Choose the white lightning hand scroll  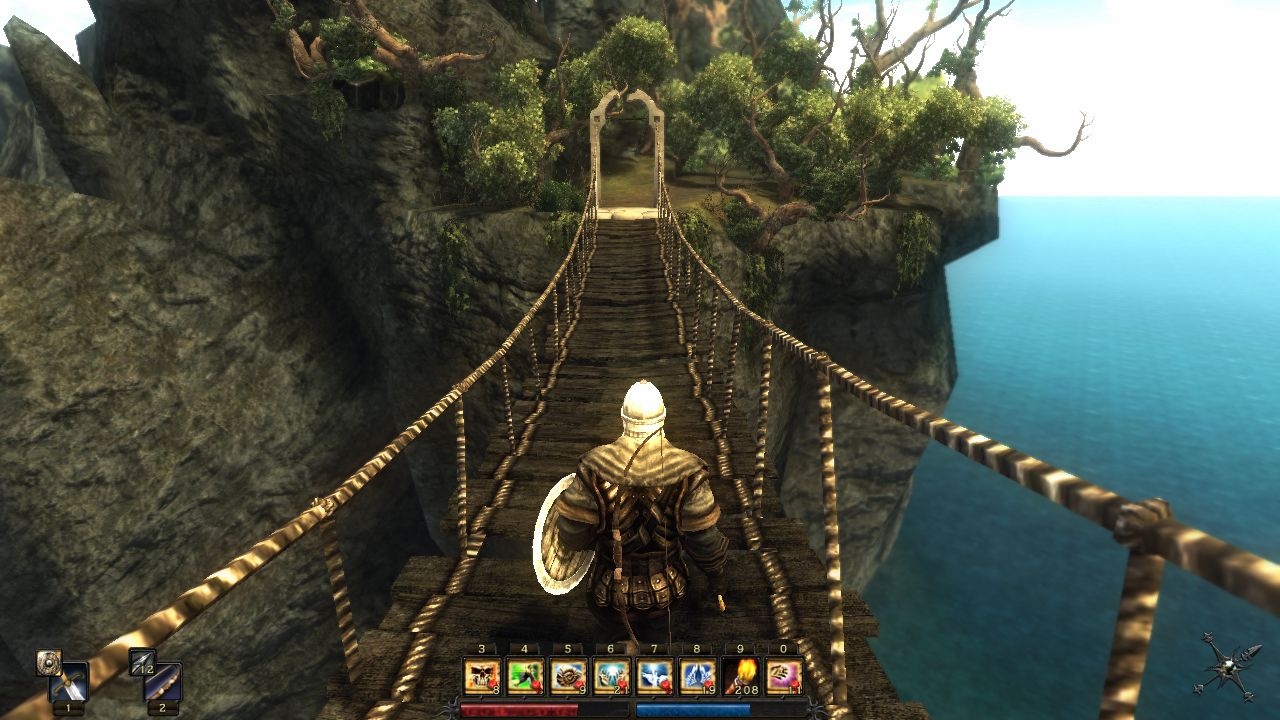[x=654, y=677]
